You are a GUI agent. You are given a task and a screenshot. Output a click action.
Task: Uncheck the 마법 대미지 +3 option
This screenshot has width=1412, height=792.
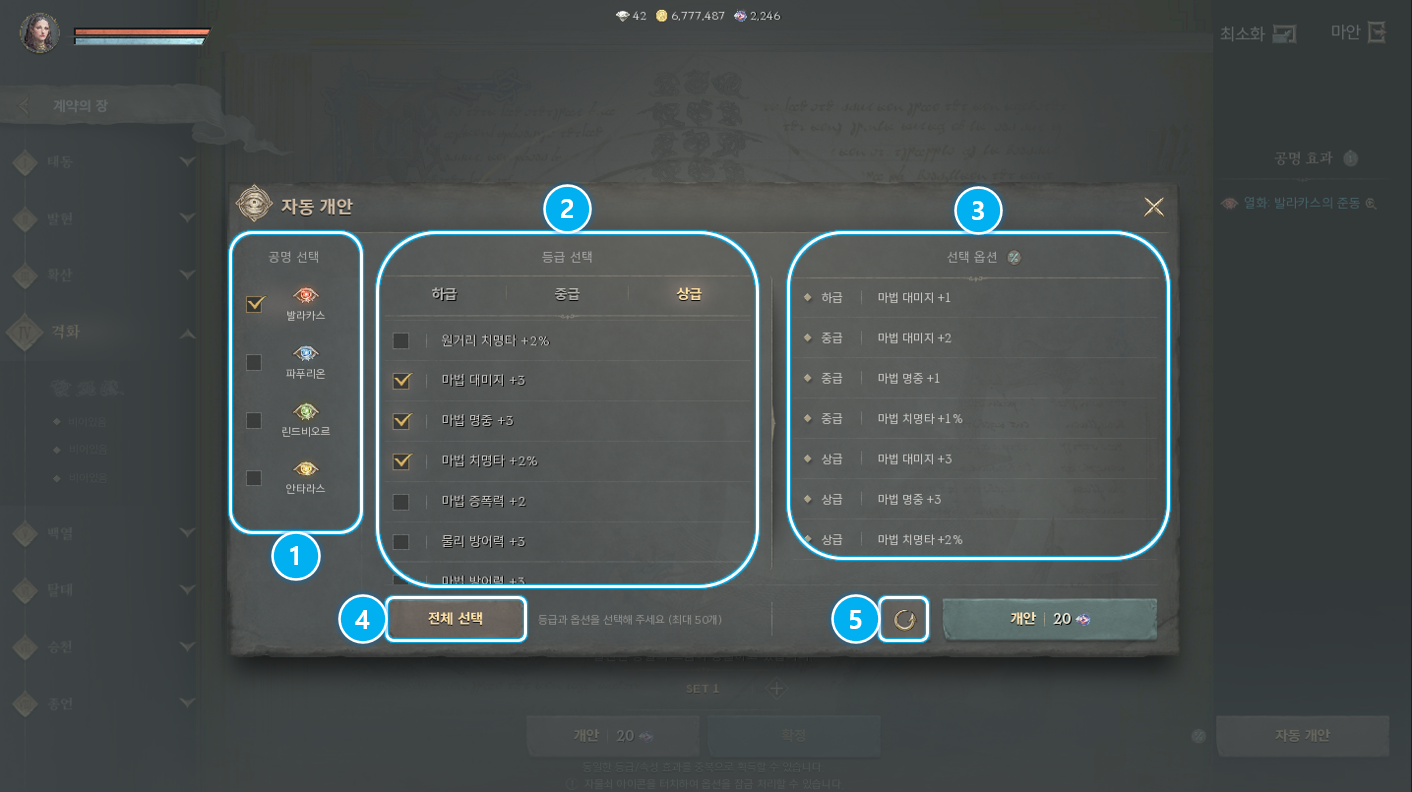click(401, 380)
